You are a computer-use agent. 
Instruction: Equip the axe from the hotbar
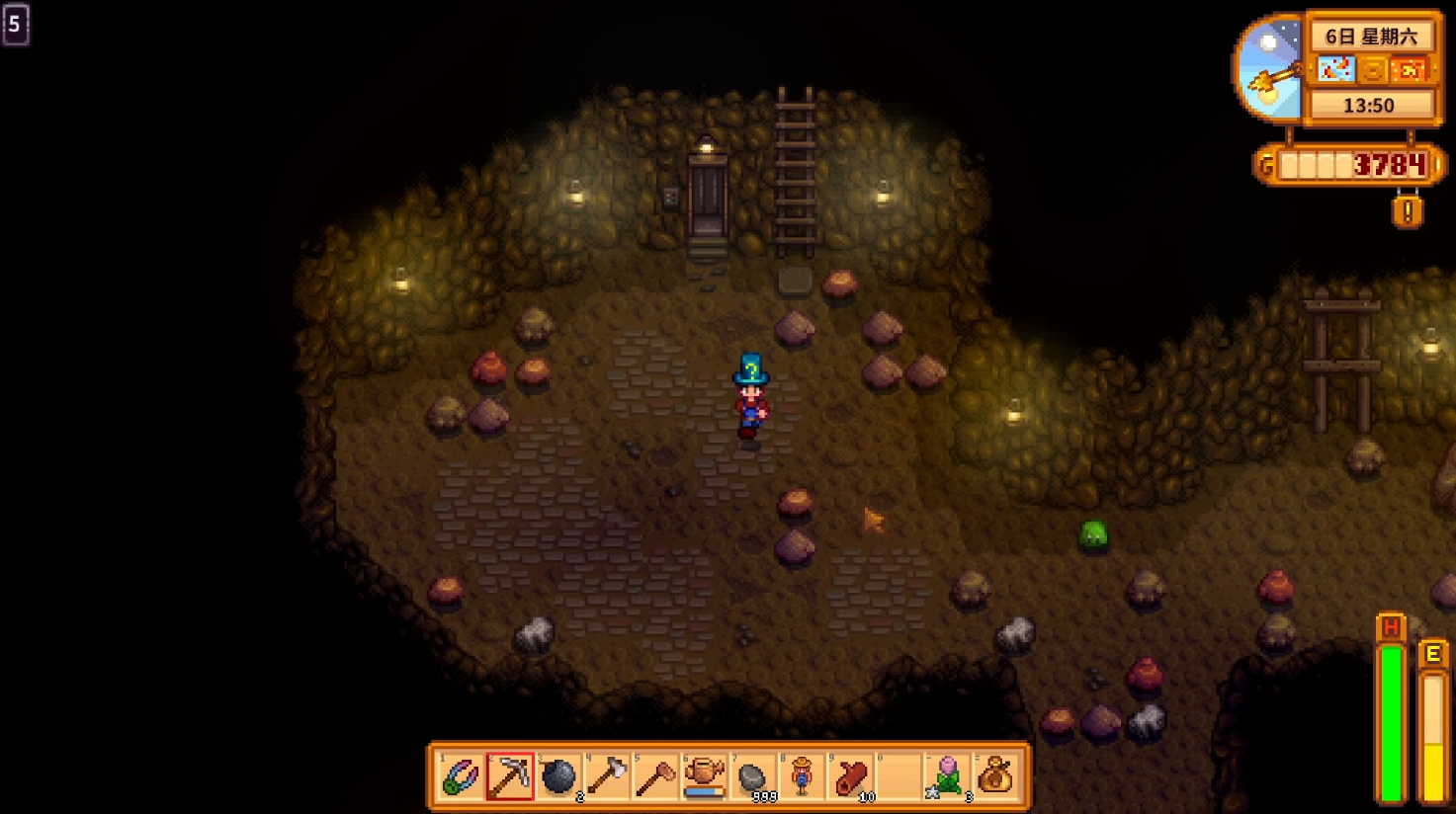pyautogui.click(x=607, y=776)
